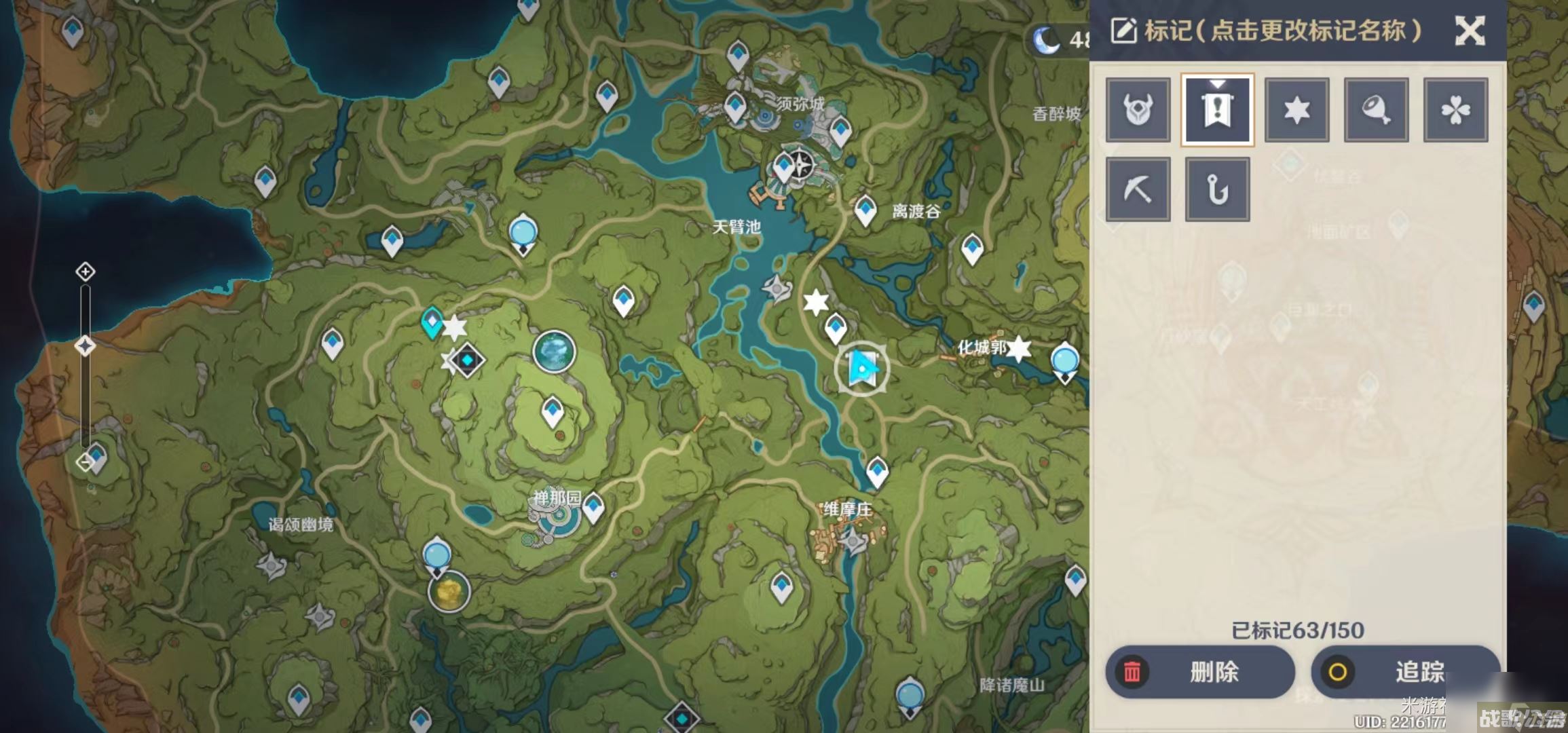Close the marker panel with the X
This screenshot has height=733, width=1568.
pos(1470,31)
